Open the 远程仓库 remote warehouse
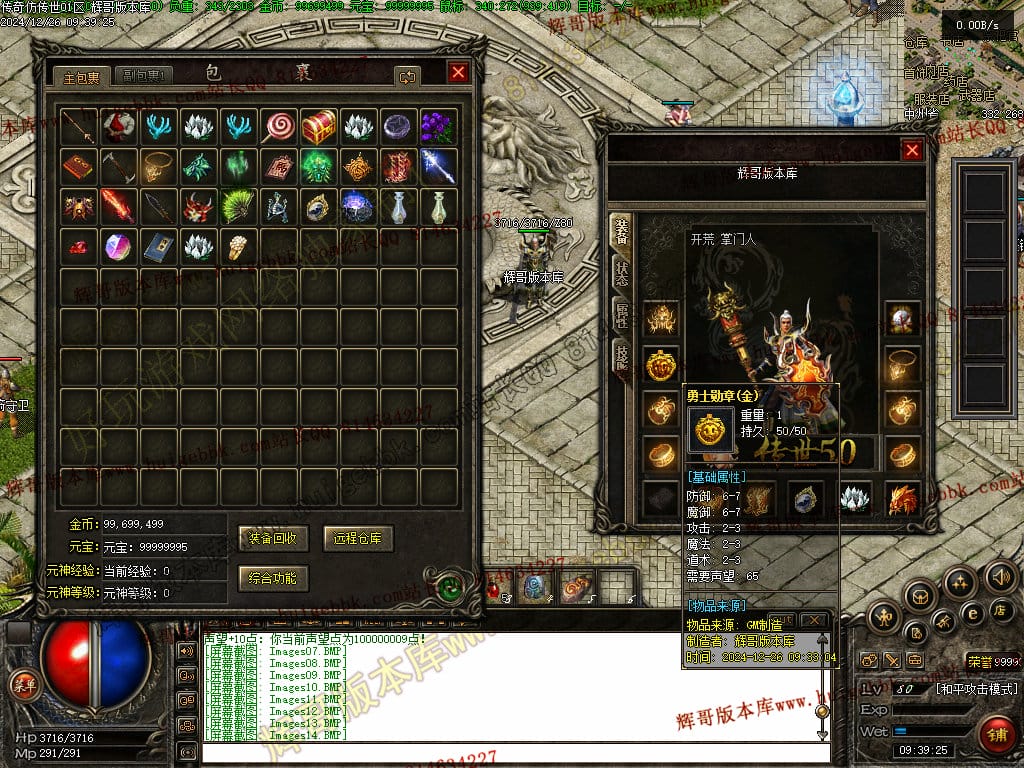 [x=358, y=538]
